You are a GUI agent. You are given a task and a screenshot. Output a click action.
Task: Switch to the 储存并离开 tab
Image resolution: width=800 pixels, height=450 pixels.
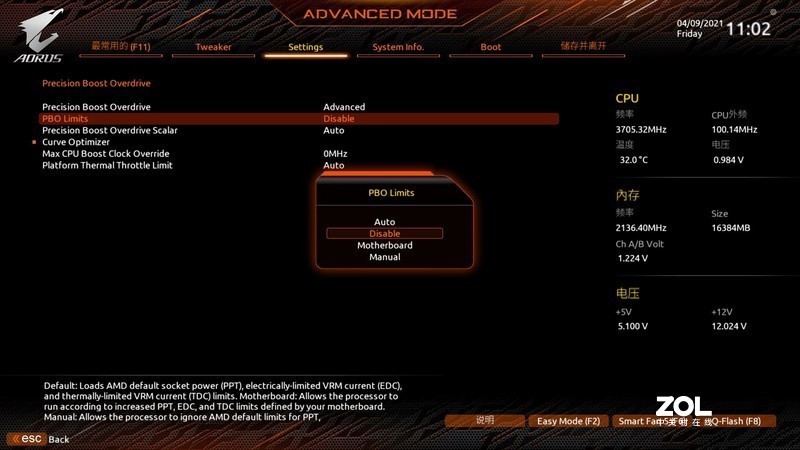click(583, 46)
